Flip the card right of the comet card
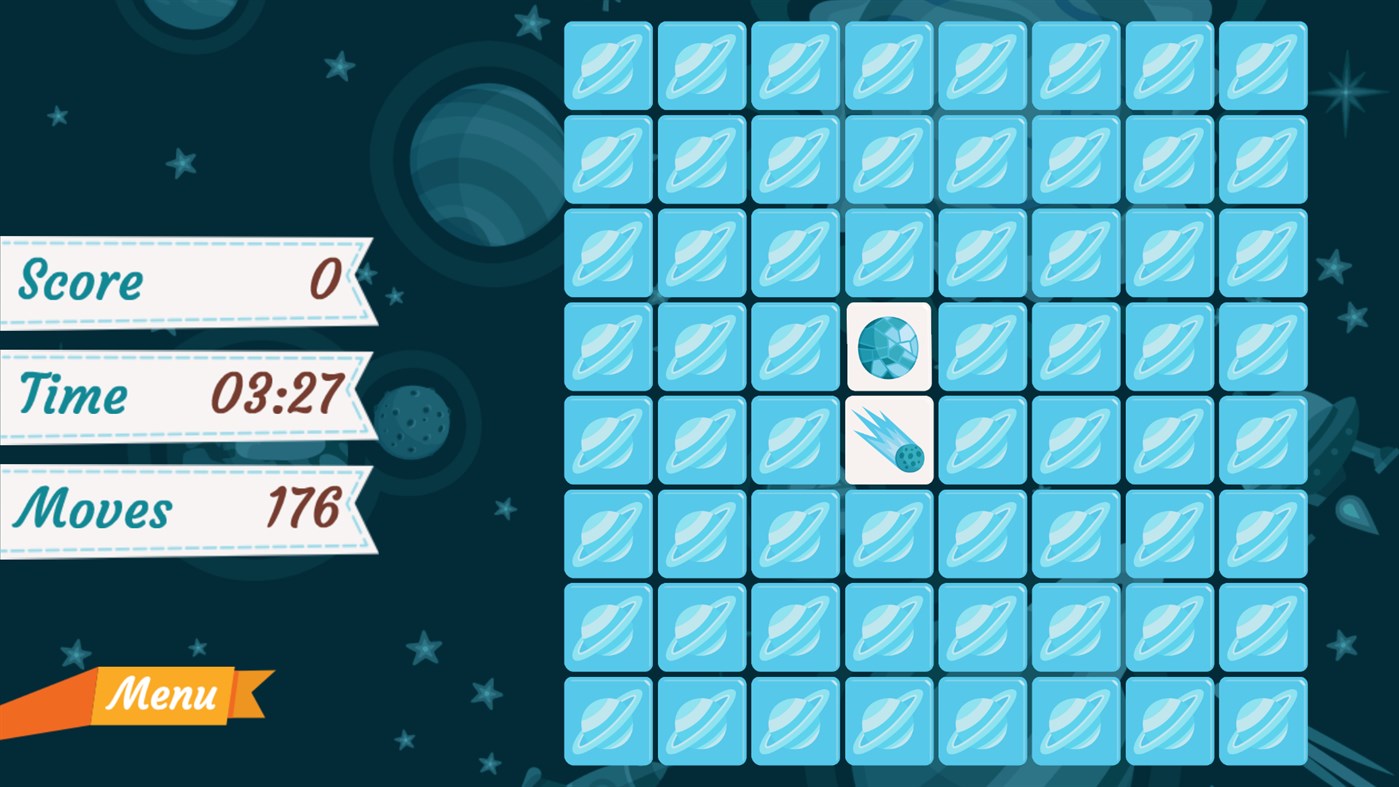 coord(982,441)
